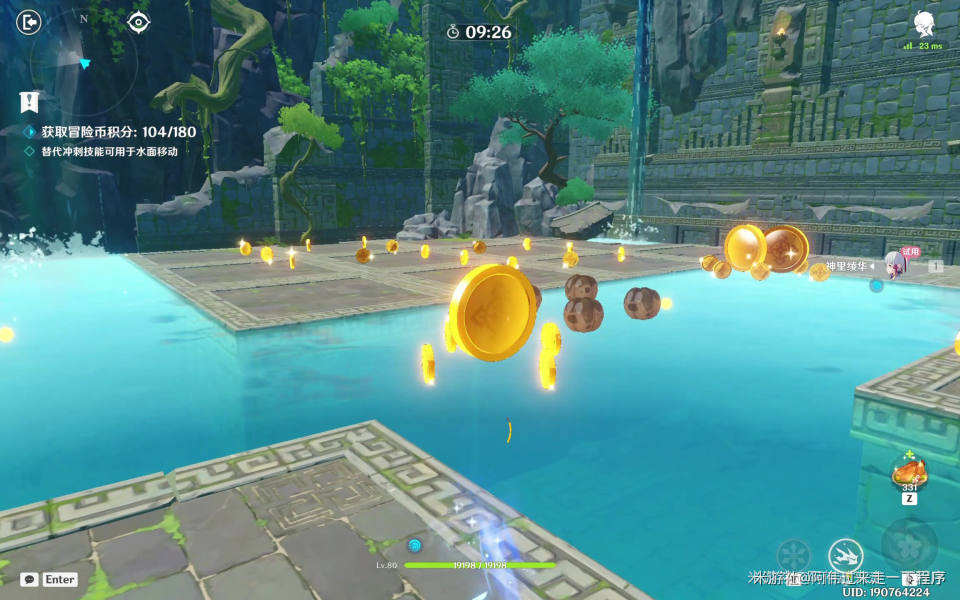Activate the Elemental Burst flower skill
The width and height of the screenshot is (960, 600).
(909, 543)
